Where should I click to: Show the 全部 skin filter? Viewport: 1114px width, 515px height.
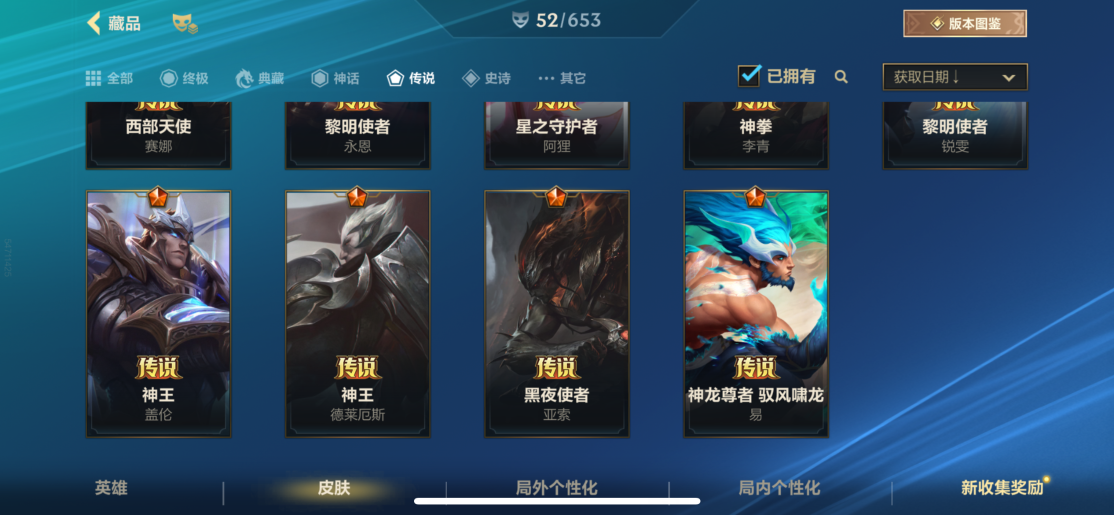(x=109, y=78)
